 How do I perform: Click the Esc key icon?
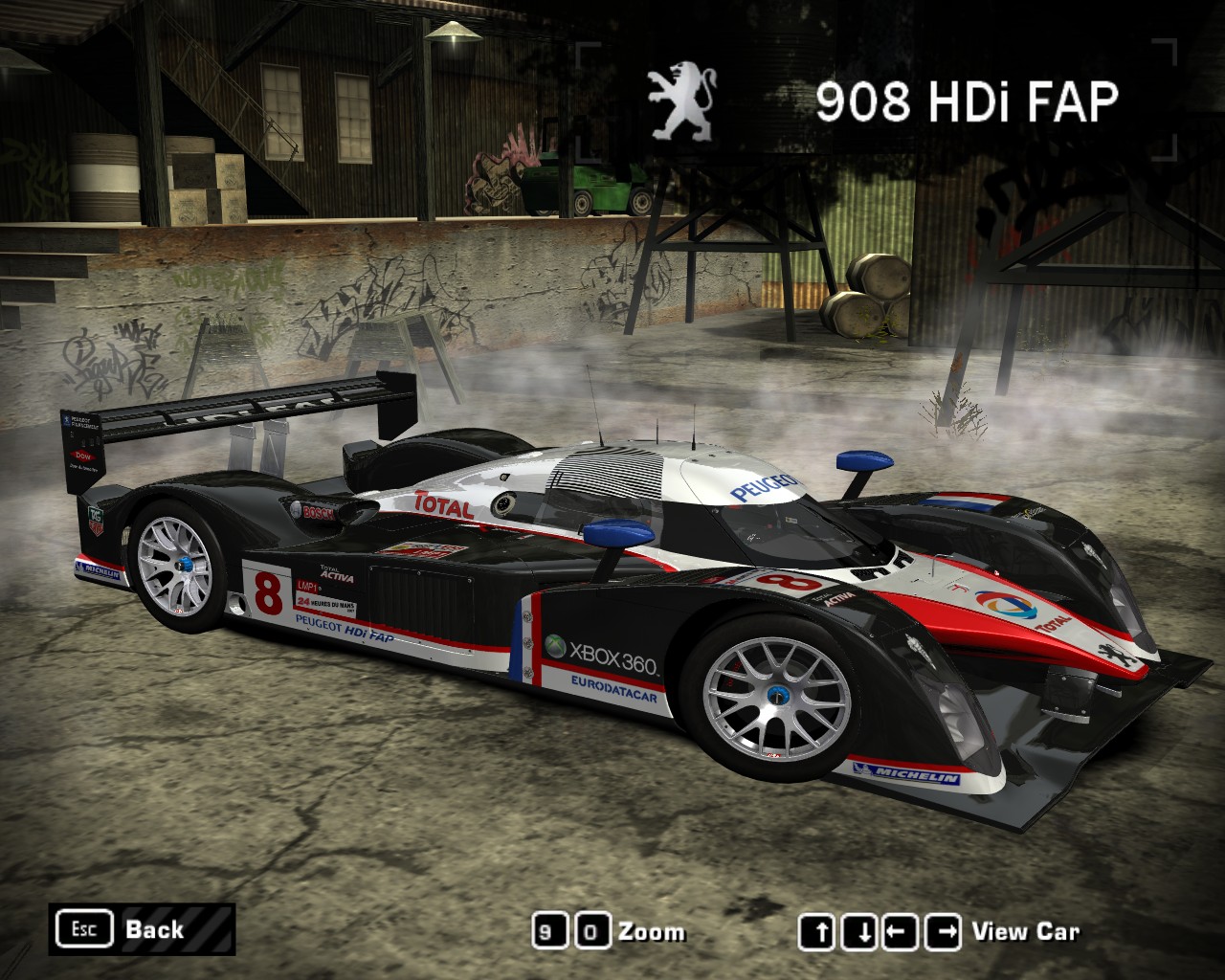tap(86, 927)
